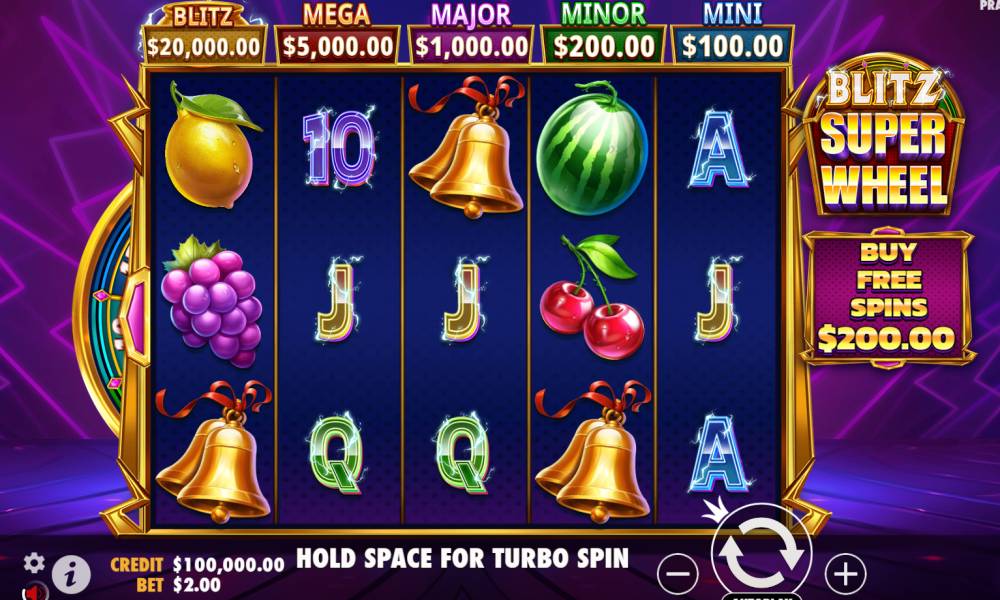Viewport: 1000px width, 600px height.
Task: Show the game info page
Action: pyautogui.click(x=70, y=572)
